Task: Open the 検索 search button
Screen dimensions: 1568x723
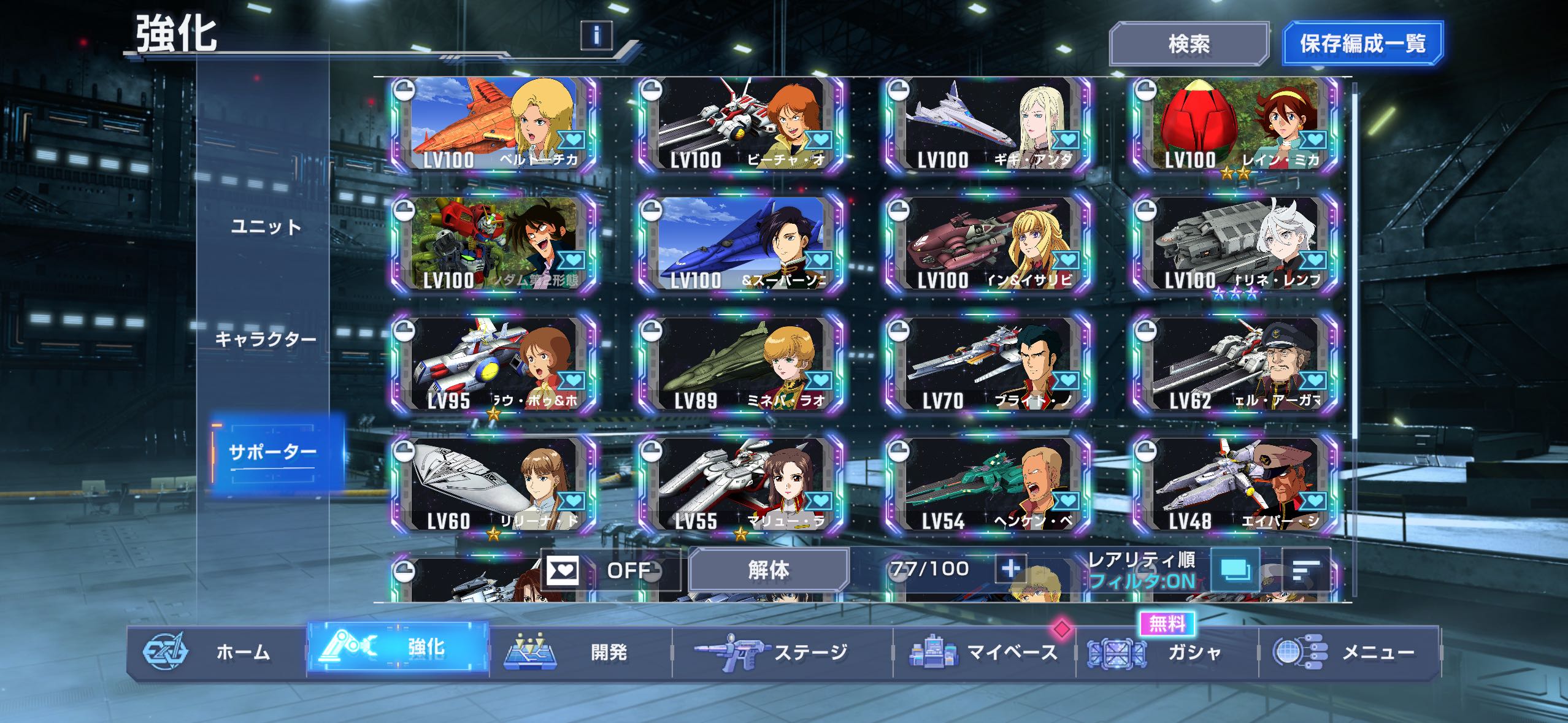Action: (1188, 44)
